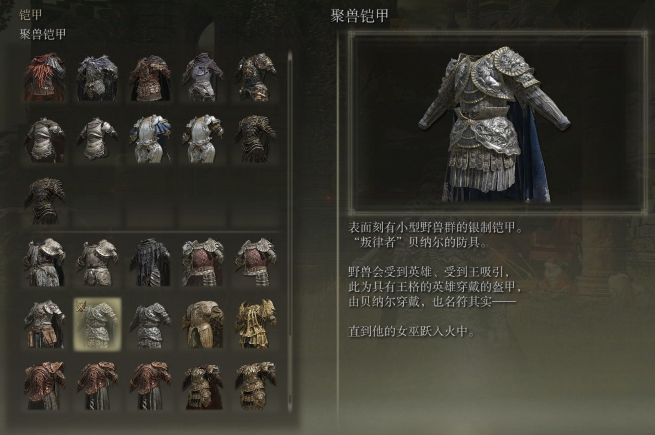Select the highlighted Beast Champion Armor slot
Screen dimensions: 655x435
pyautogui.click(x=97, y=322)
